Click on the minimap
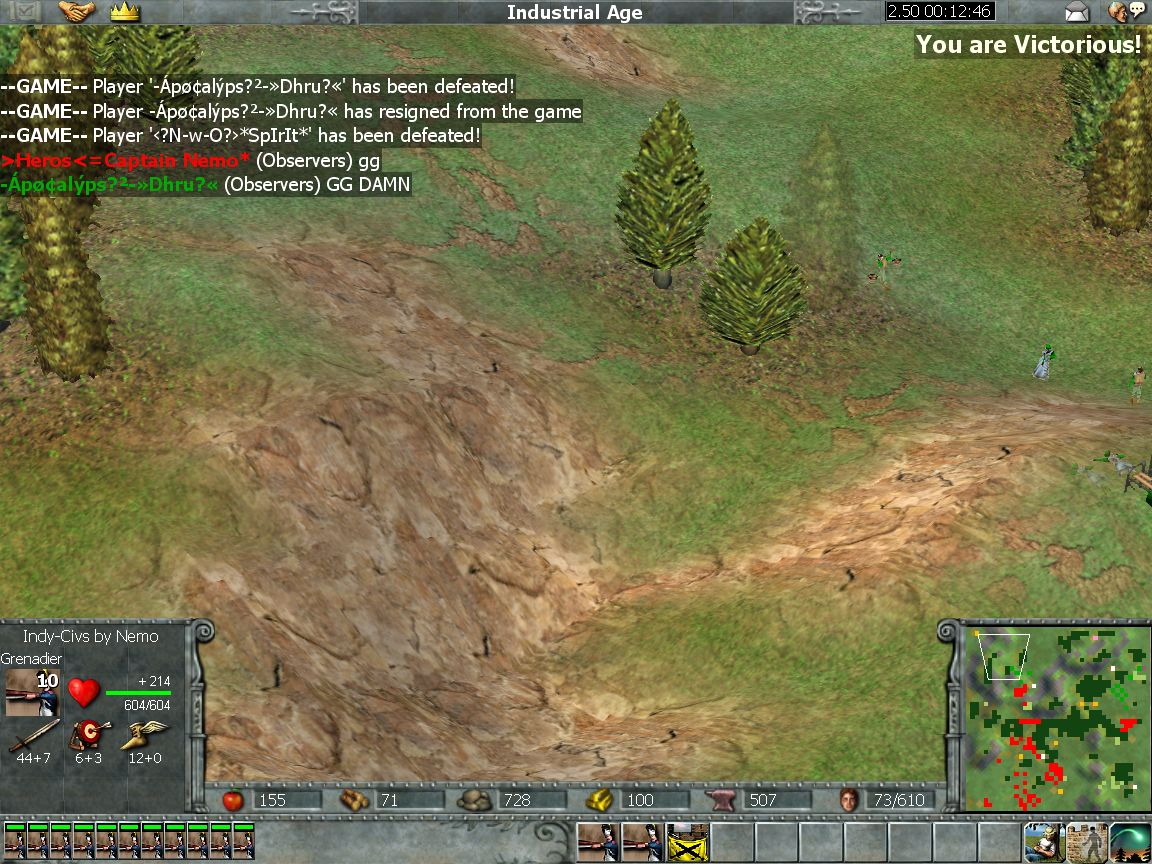This screenshot has height=864, width=1152. [1053, 716]
